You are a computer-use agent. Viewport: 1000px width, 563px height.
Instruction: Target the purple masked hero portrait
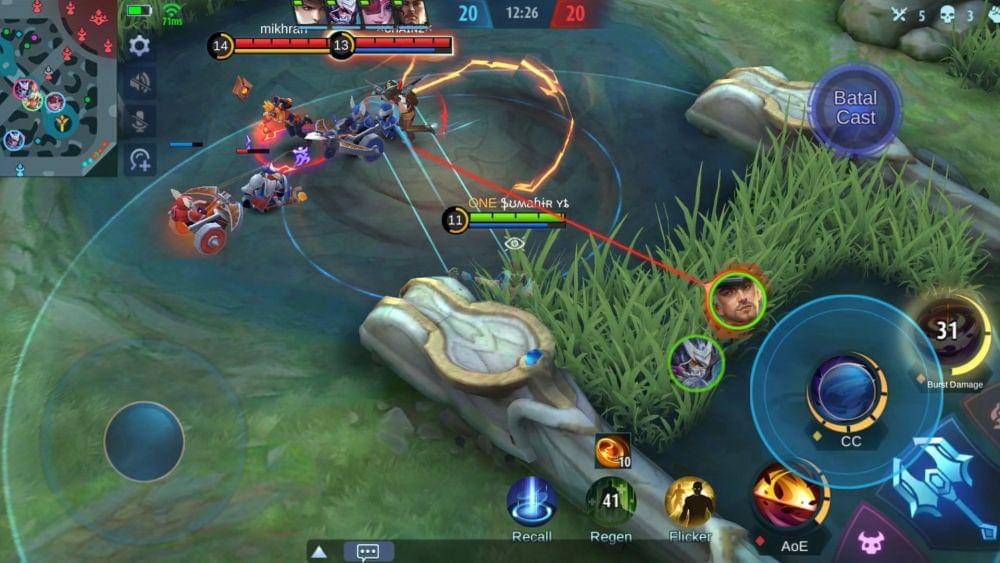click(x=696, y=362)
